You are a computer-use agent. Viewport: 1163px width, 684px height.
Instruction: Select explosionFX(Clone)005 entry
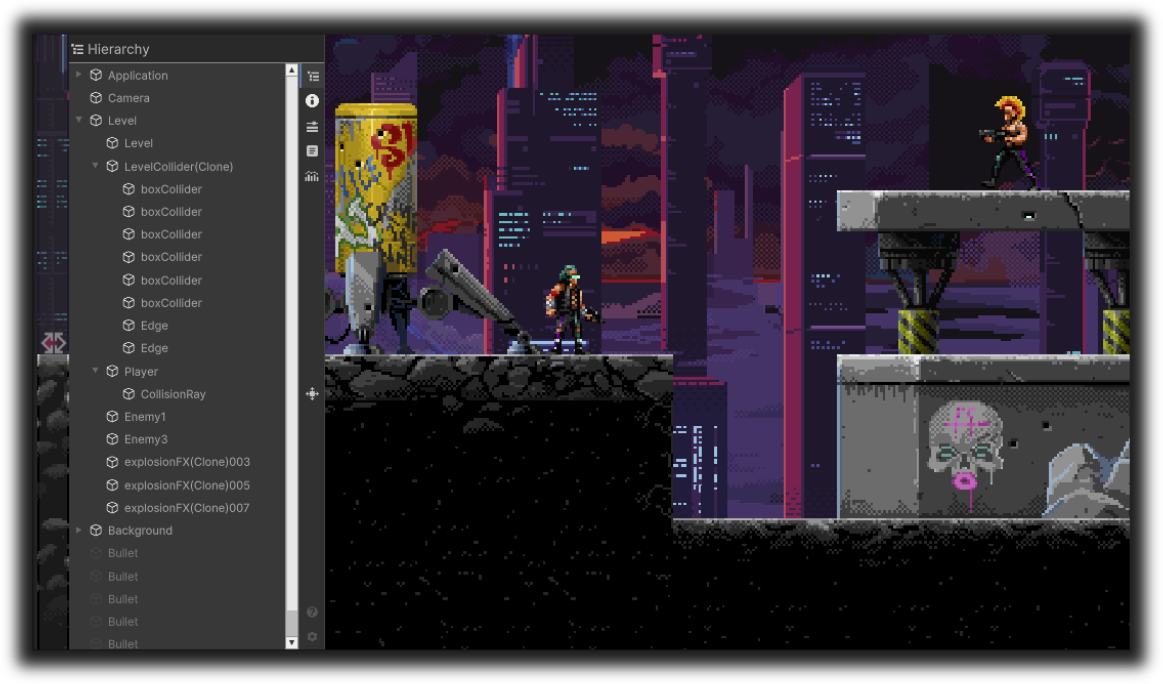187,486
